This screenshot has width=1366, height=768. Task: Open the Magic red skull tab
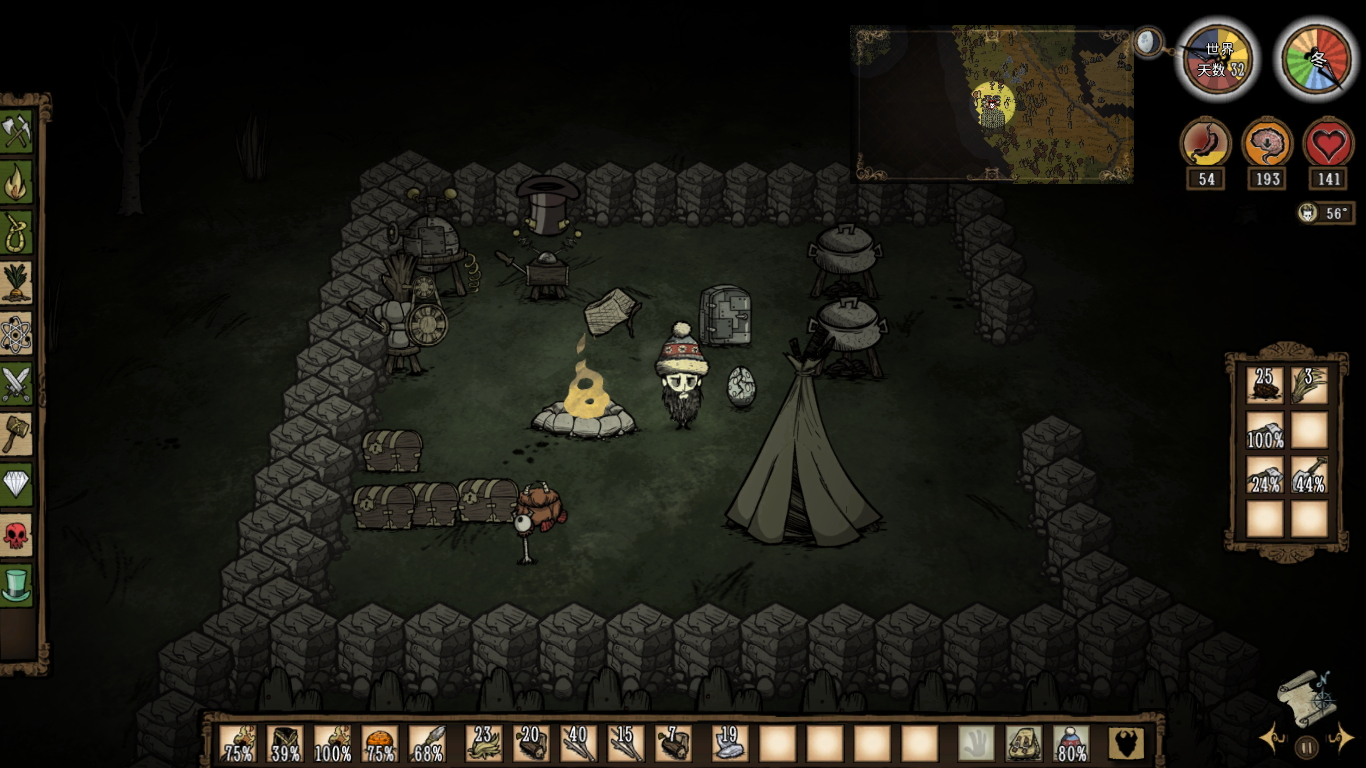coord(17,535)
